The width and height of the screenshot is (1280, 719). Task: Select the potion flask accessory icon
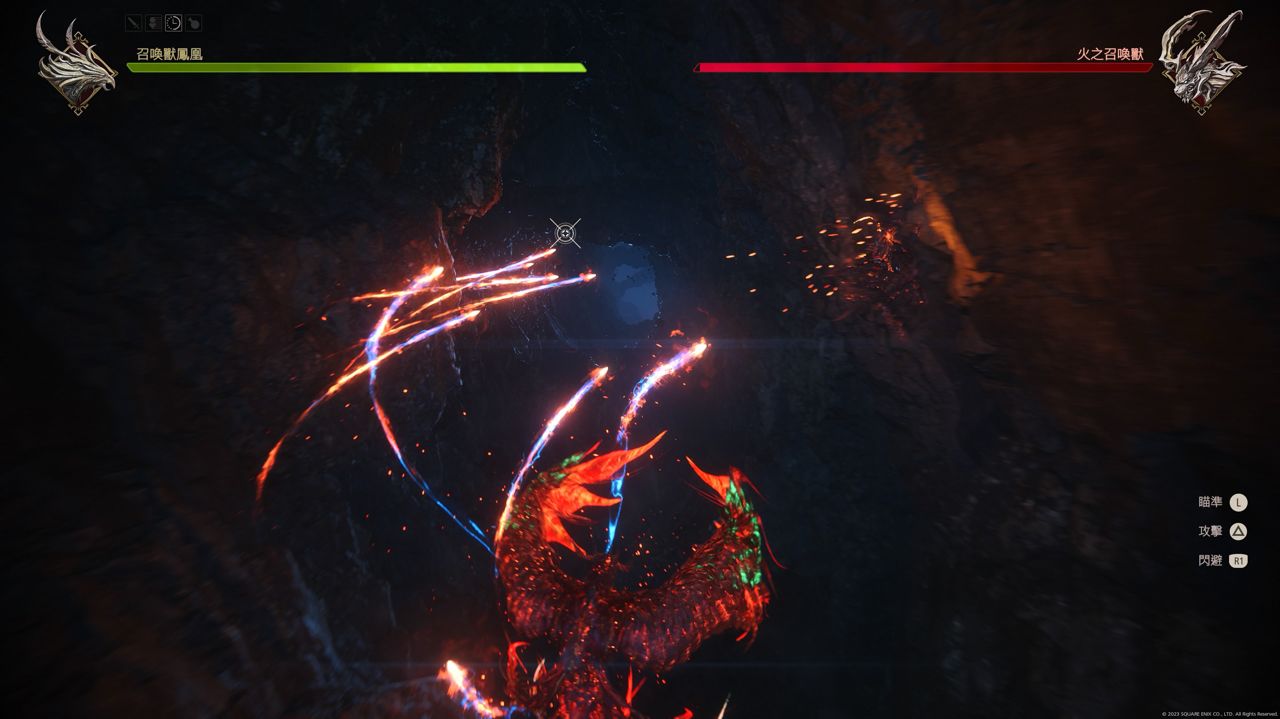point(193,22)
